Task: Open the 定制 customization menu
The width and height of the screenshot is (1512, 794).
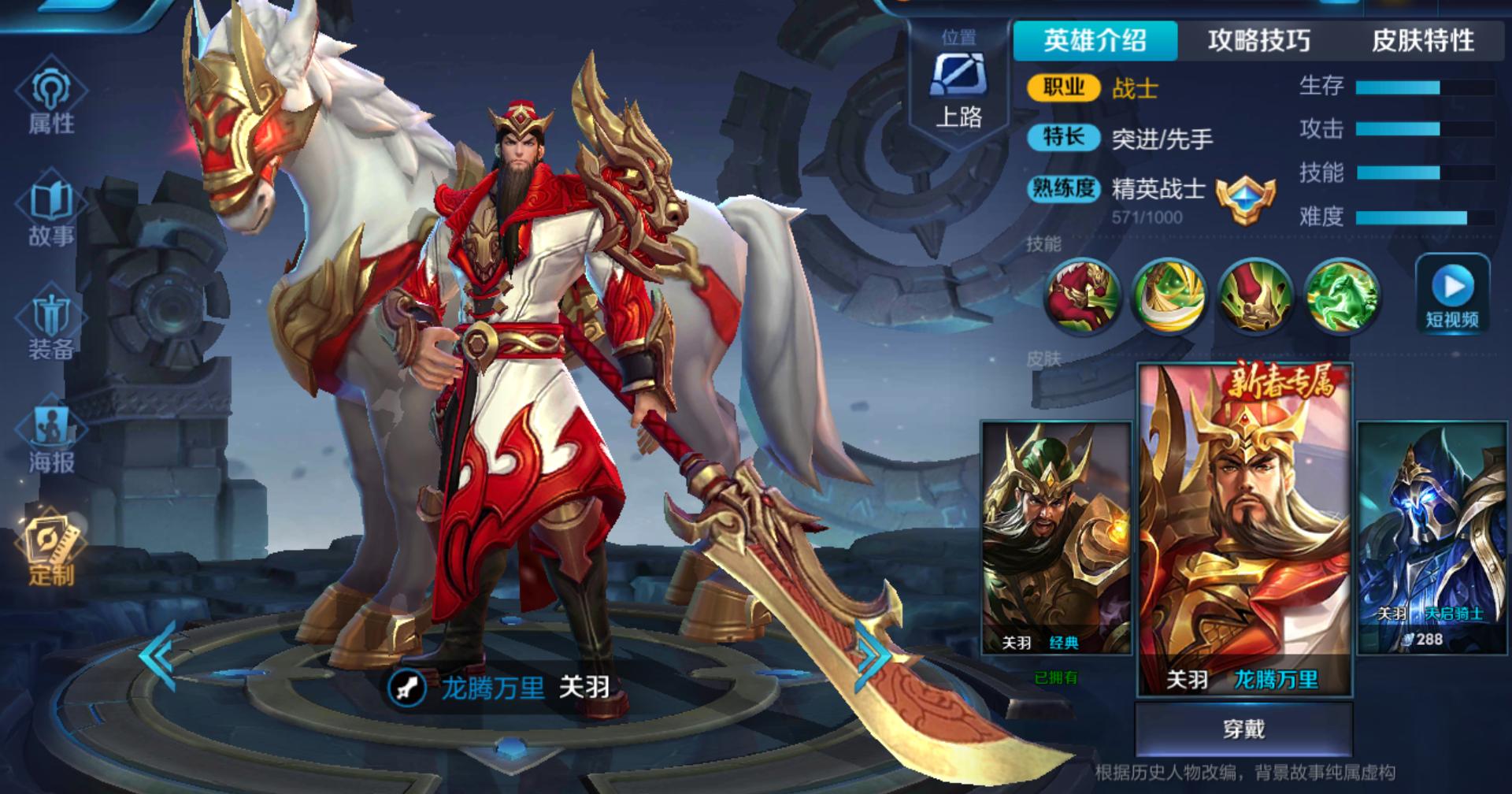Action: [51, 551]
